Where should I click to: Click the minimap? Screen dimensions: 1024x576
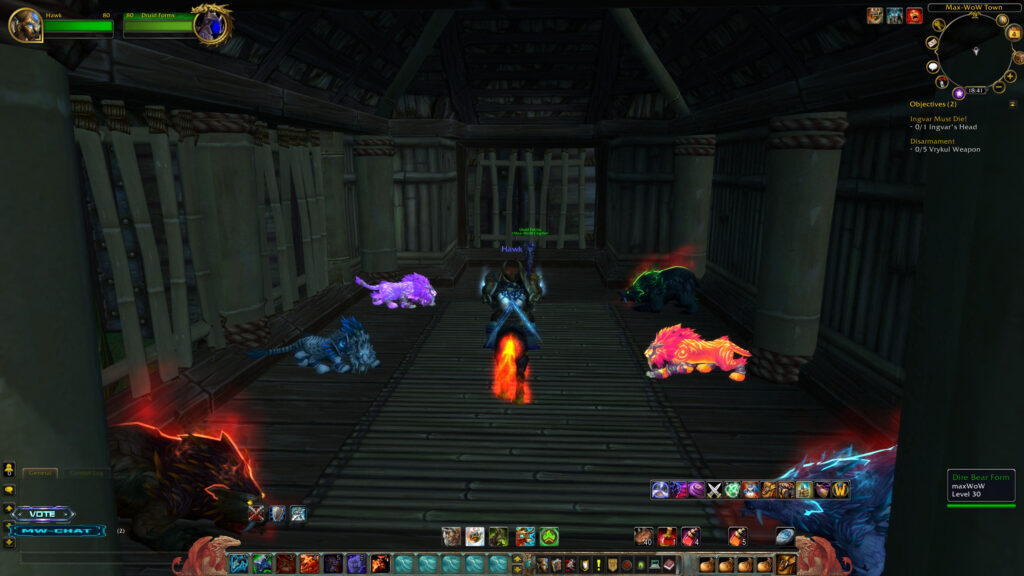coord(973,55)
